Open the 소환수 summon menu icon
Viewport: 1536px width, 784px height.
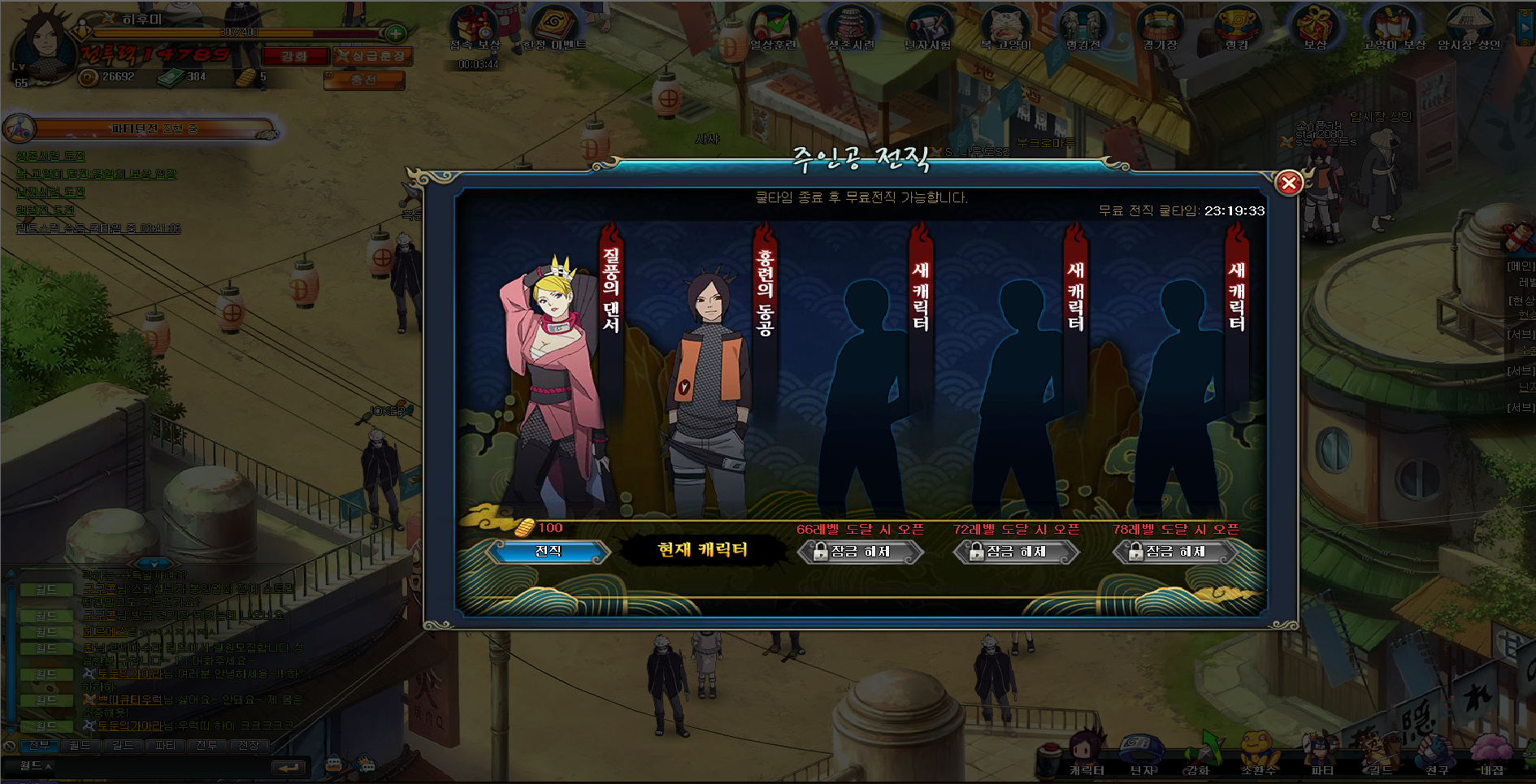click(1257, 754)
